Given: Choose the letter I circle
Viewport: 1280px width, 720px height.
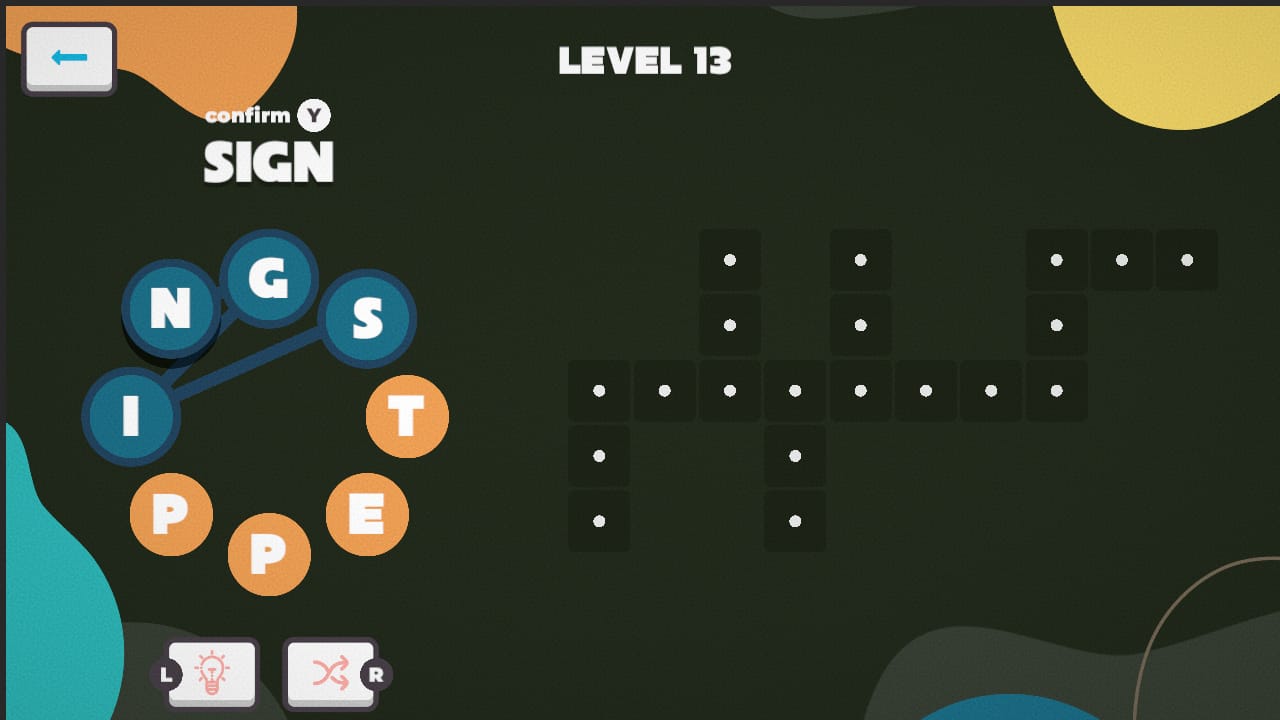Looking at the screenshot, I should point(133,417).
